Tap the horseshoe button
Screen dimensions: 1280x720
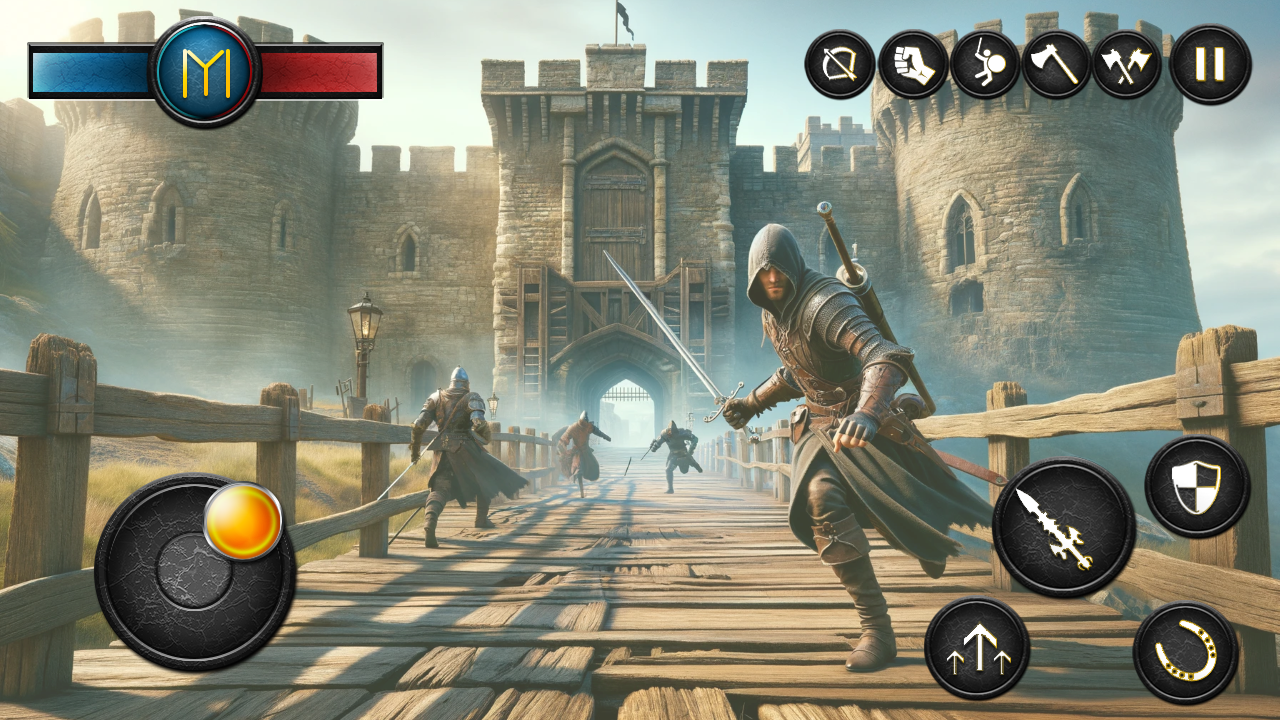point(1186,653)
